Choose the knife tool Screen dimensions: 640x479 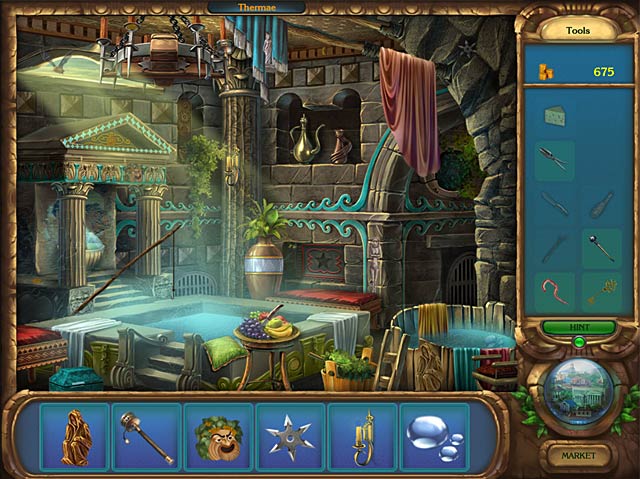point(555,203)
